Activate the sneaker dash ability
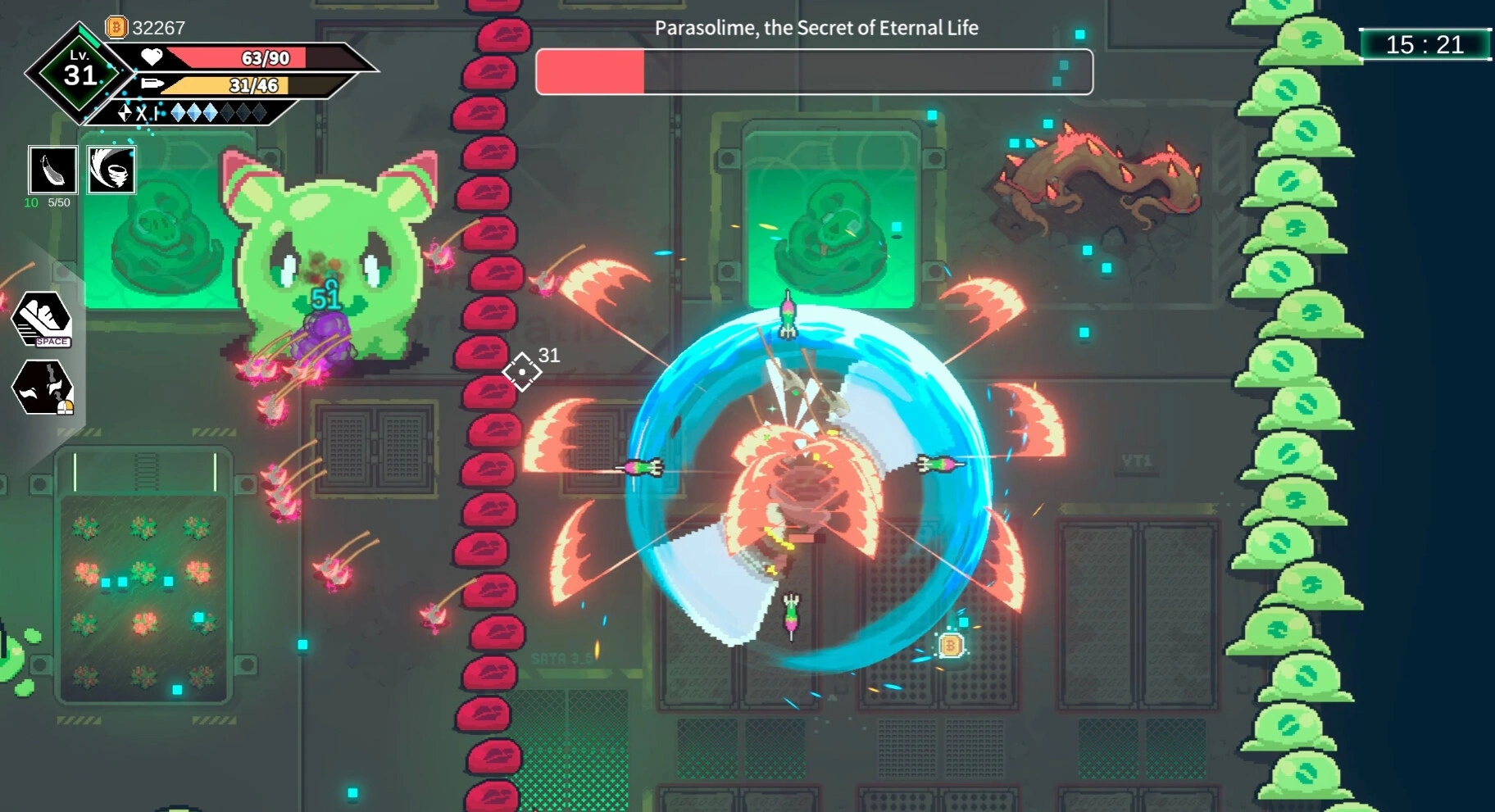Image resolution: width=1495 pixels, height=812 pixels. click(x=43, y=320)
